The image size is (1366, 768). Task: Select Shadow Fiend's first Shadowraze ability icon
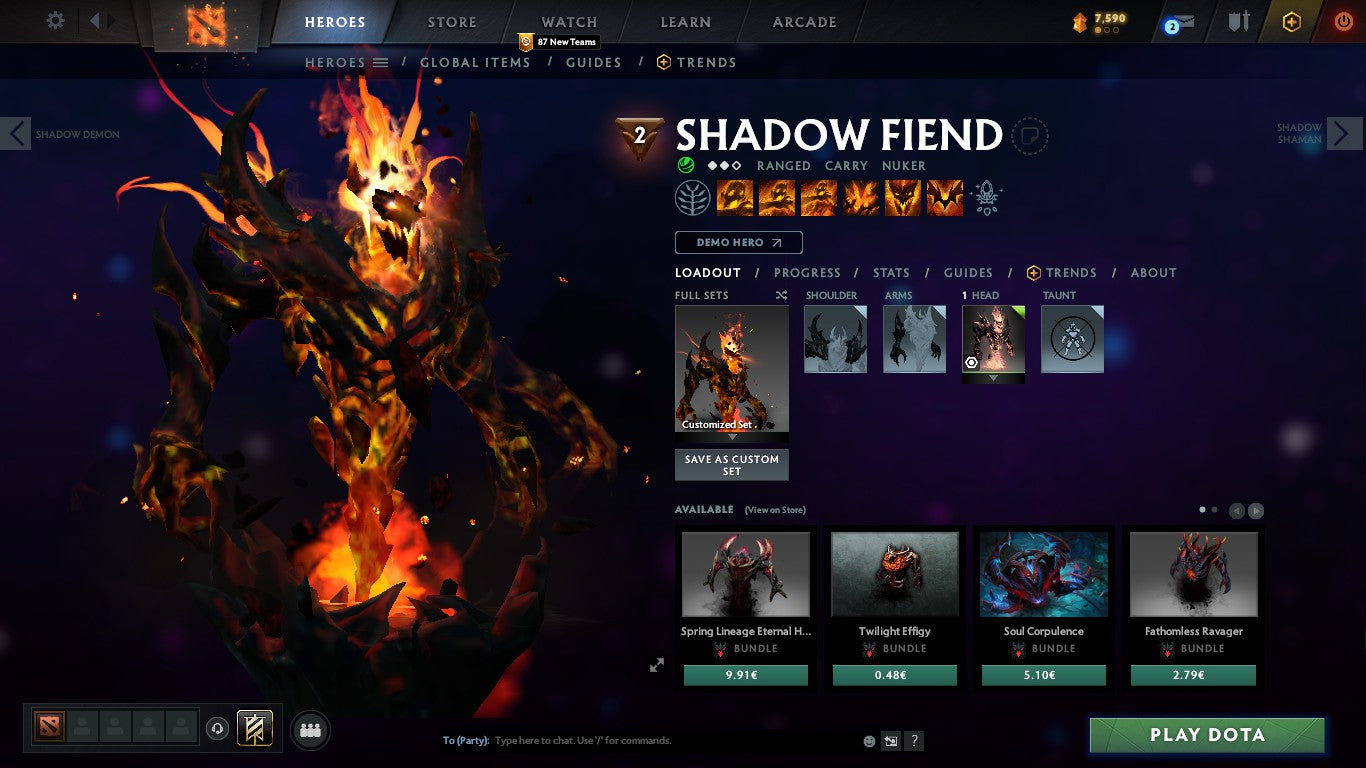[735, 197]
